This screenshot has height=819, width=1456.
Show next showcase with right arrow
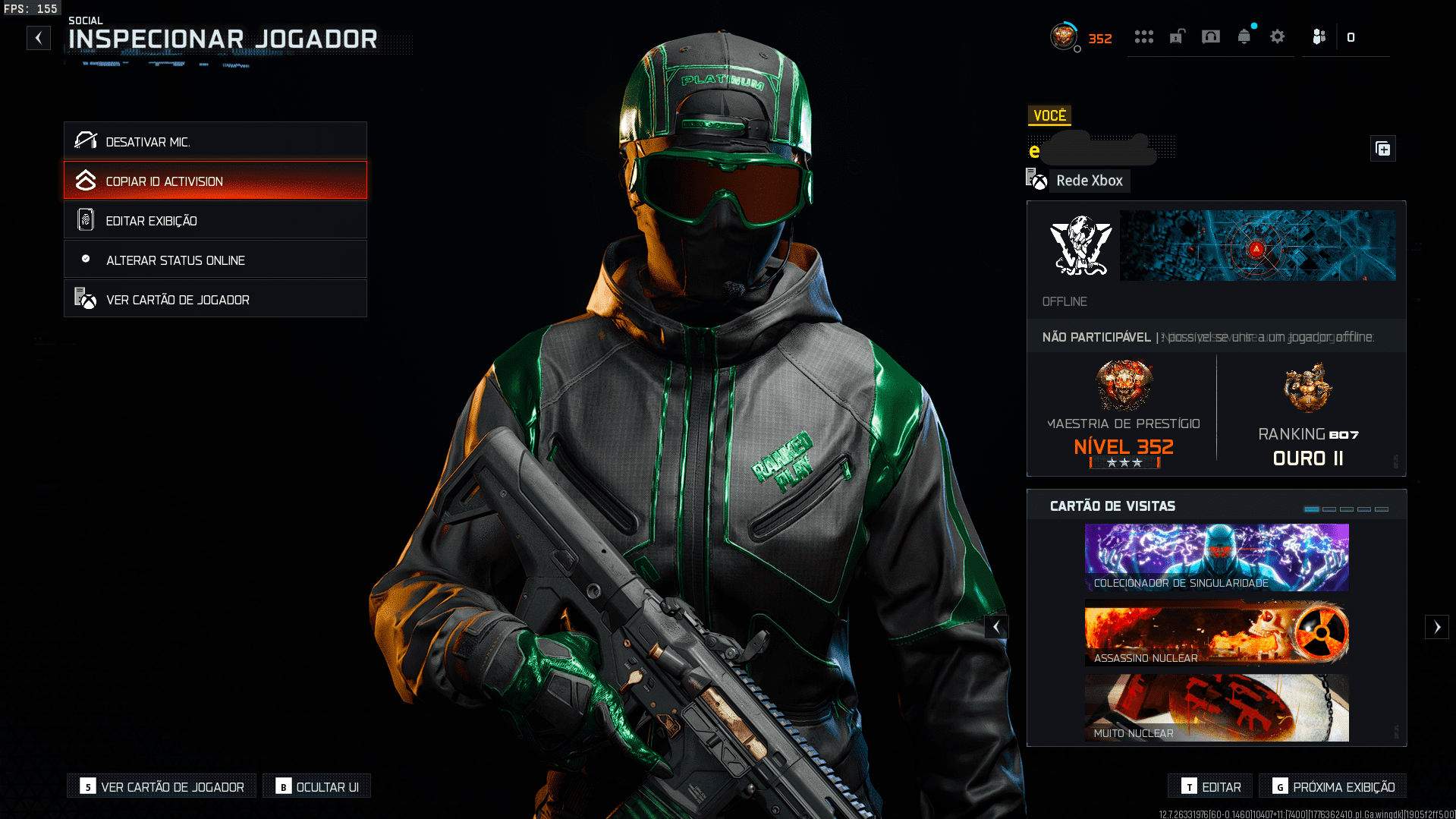1436,627
